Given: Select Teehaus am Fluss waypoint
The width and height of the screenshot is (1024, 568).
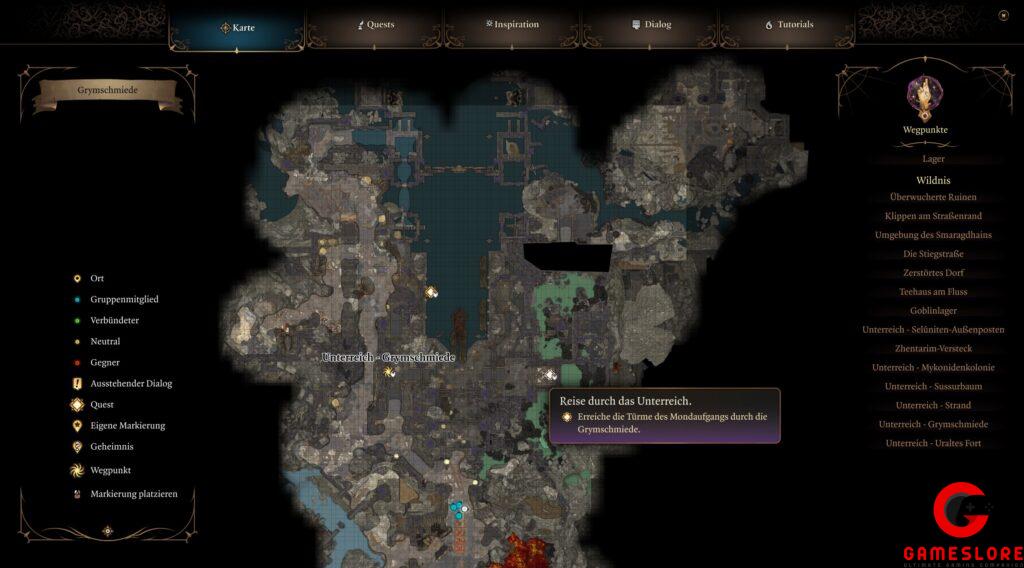Looking at the screenshot, I should (933, 292).
